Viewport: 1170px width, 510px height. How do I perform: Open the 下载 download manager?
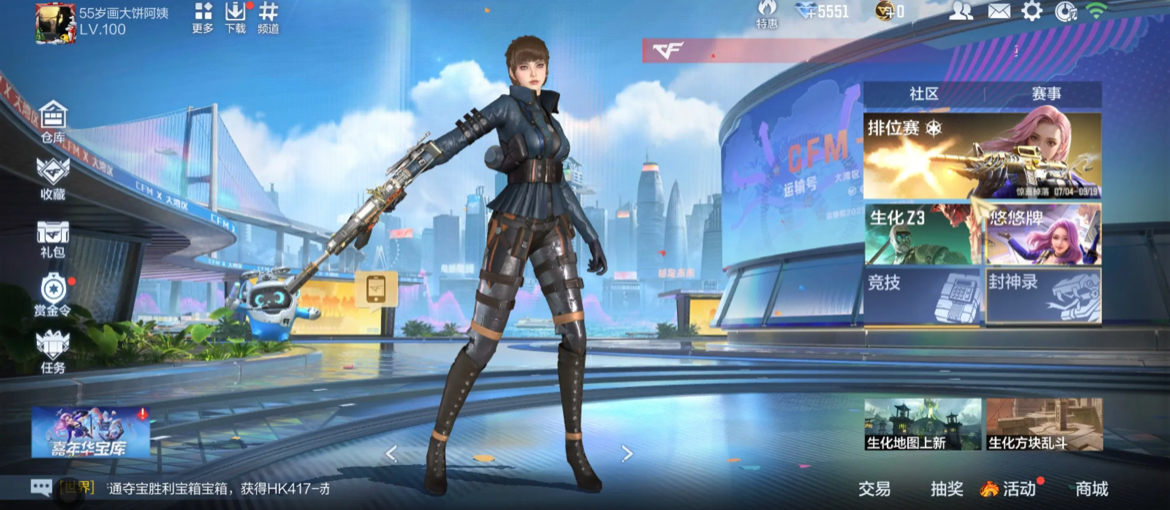pyautogui.click(x=235, y=18)
